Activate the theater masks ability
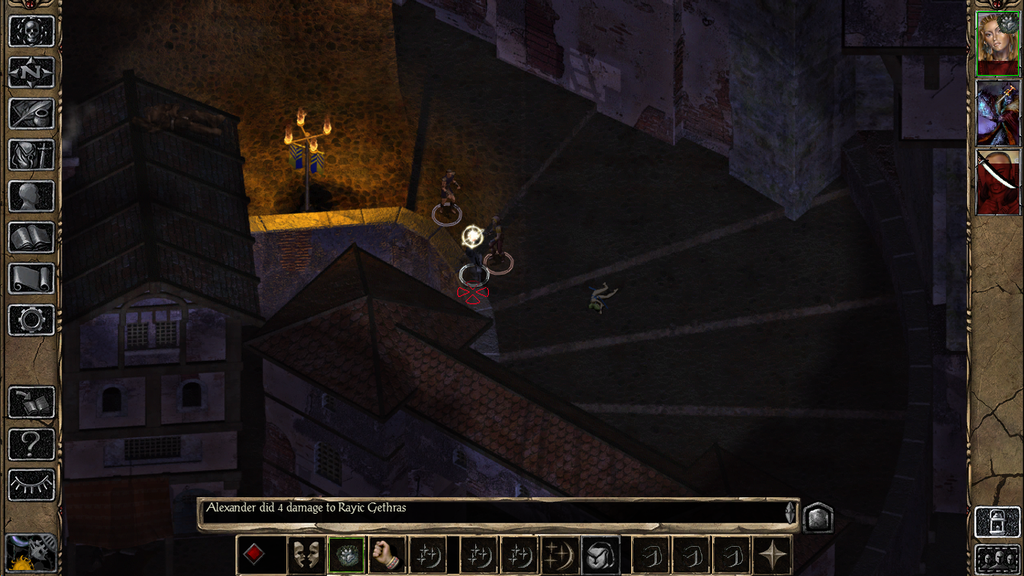This screenshot has height=576, width=1024. click(305, 555)
